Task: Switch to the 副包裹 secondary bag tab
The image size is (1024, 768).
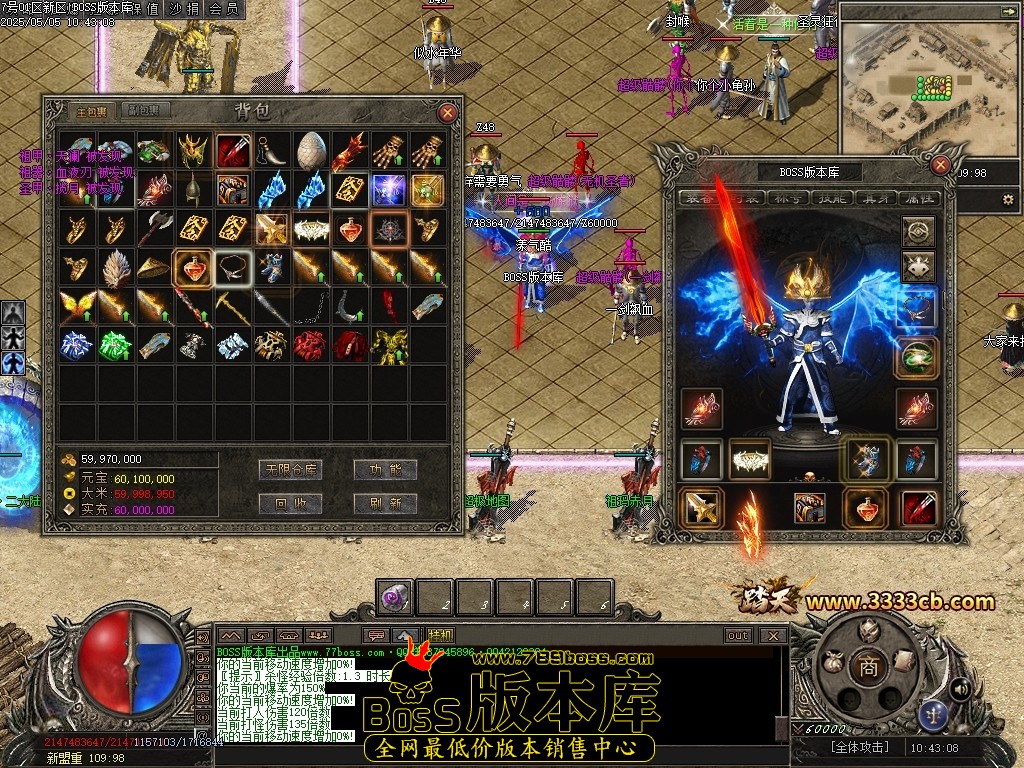Action: tap(144, 111)
